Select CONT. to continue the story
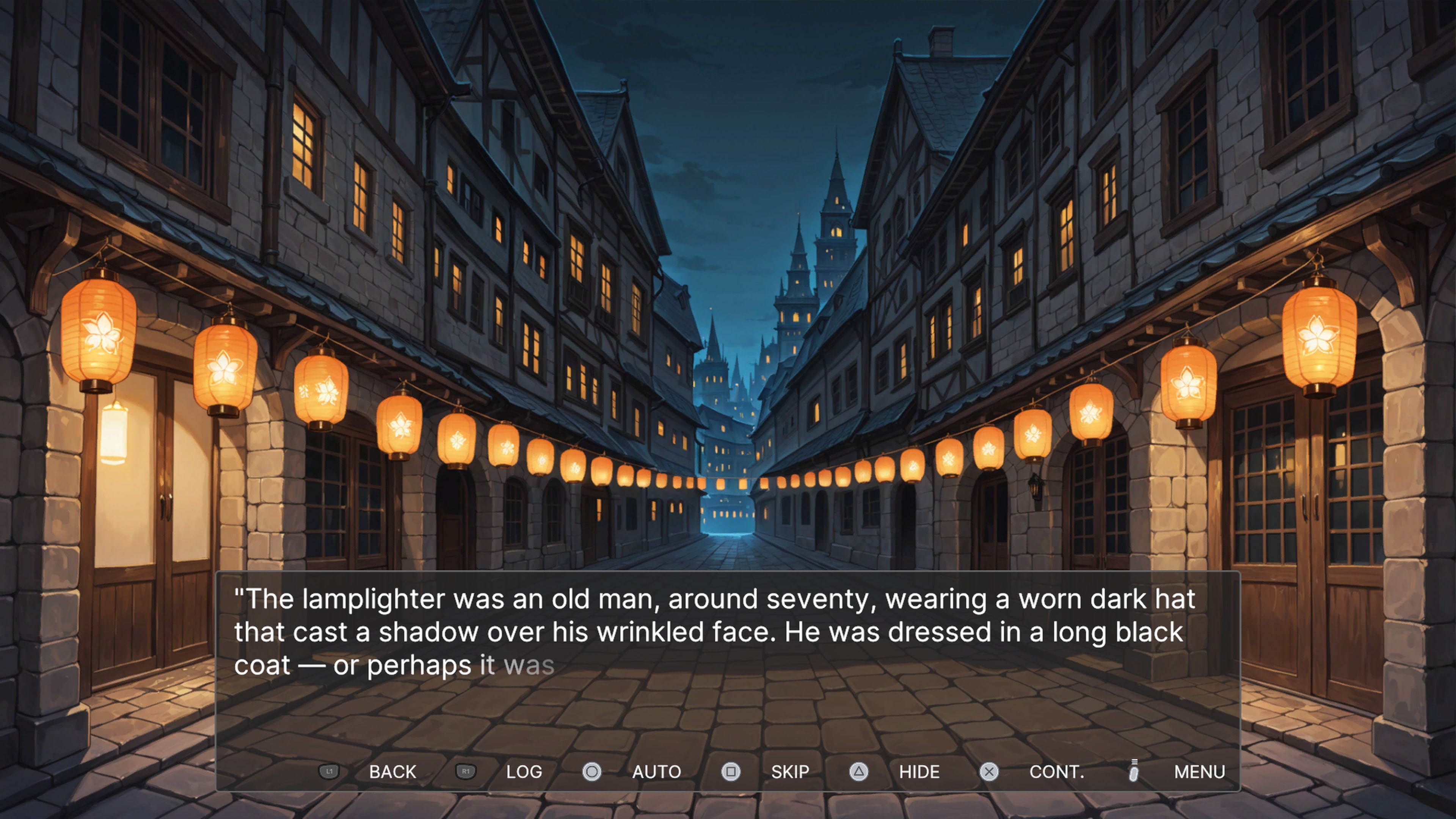1456x819 pixels. (1057, 772)
